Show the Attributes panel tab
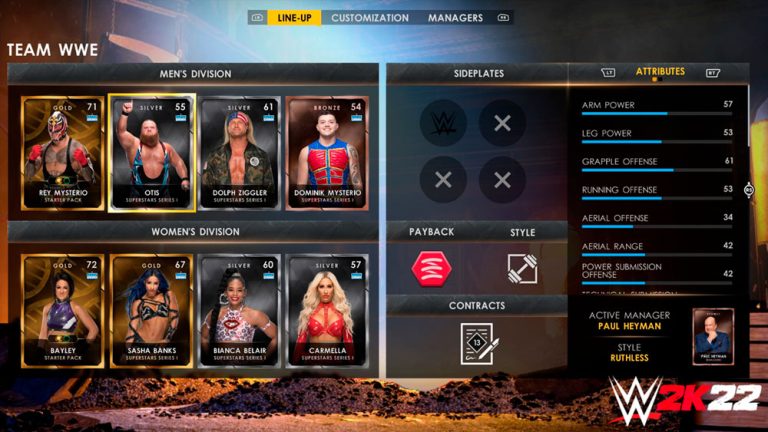 click(x=660, y=72)
